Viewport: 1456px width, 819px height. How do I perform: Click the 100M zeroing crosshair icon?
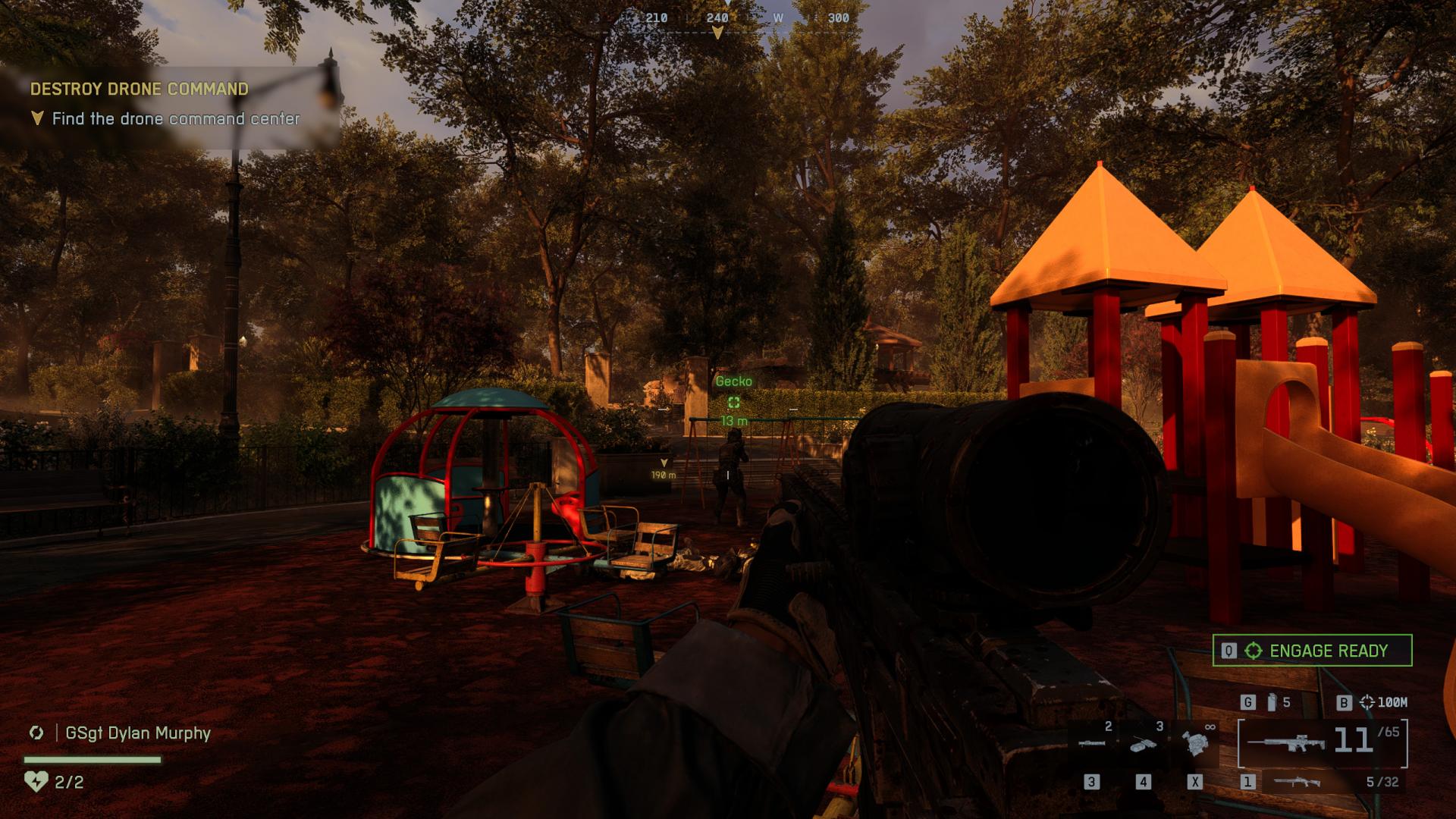[1367, 702]
